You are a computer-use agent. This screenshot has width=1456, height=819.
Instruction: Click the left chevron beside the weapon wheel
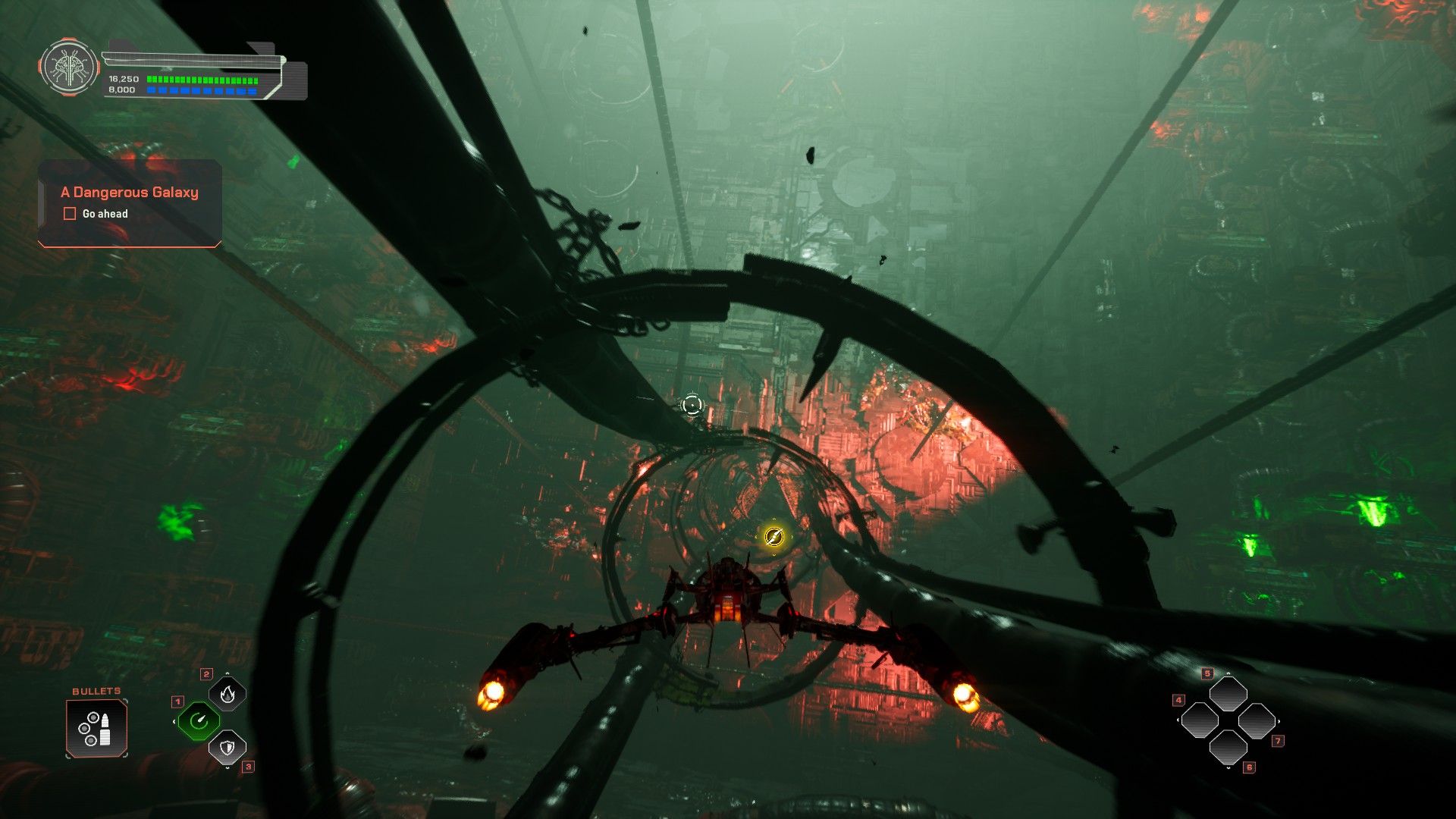174,721
